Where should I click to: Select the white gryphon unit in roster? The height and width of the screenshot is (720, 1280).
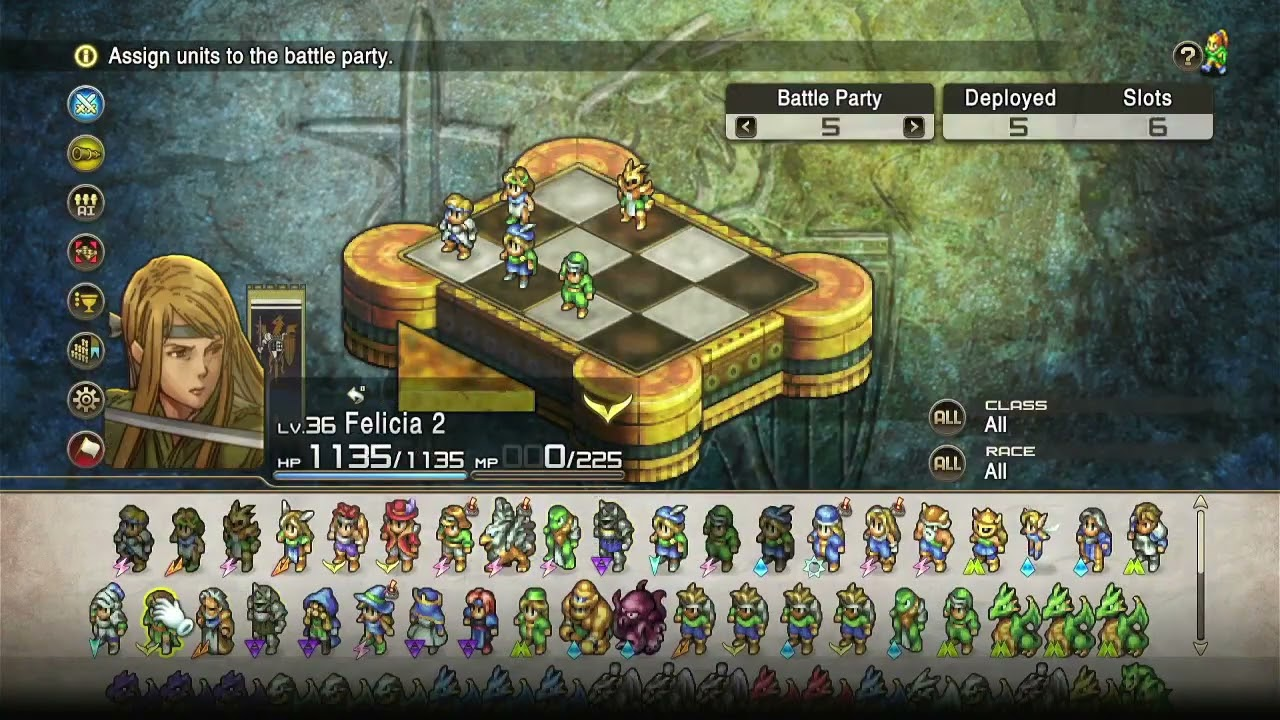pyautogui.click(x=508, y=537)
